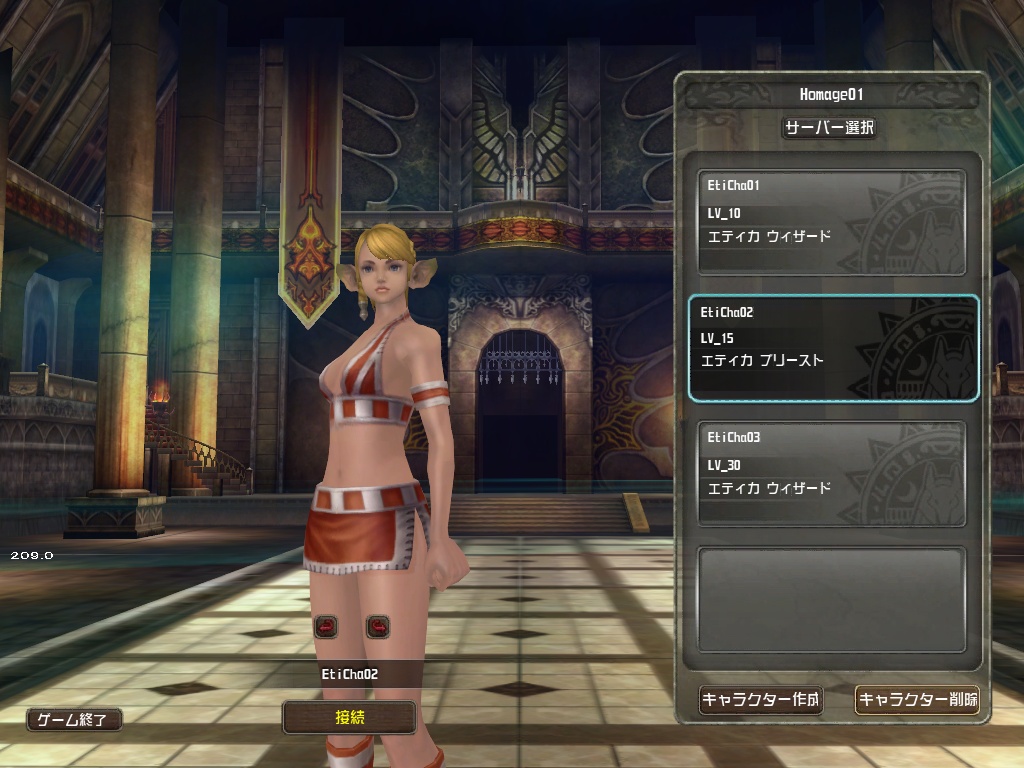The height and width of the screenshot is (768, 1024).
Task: Open the サーバー選択 server selection
Action: (x=829, y=128)
